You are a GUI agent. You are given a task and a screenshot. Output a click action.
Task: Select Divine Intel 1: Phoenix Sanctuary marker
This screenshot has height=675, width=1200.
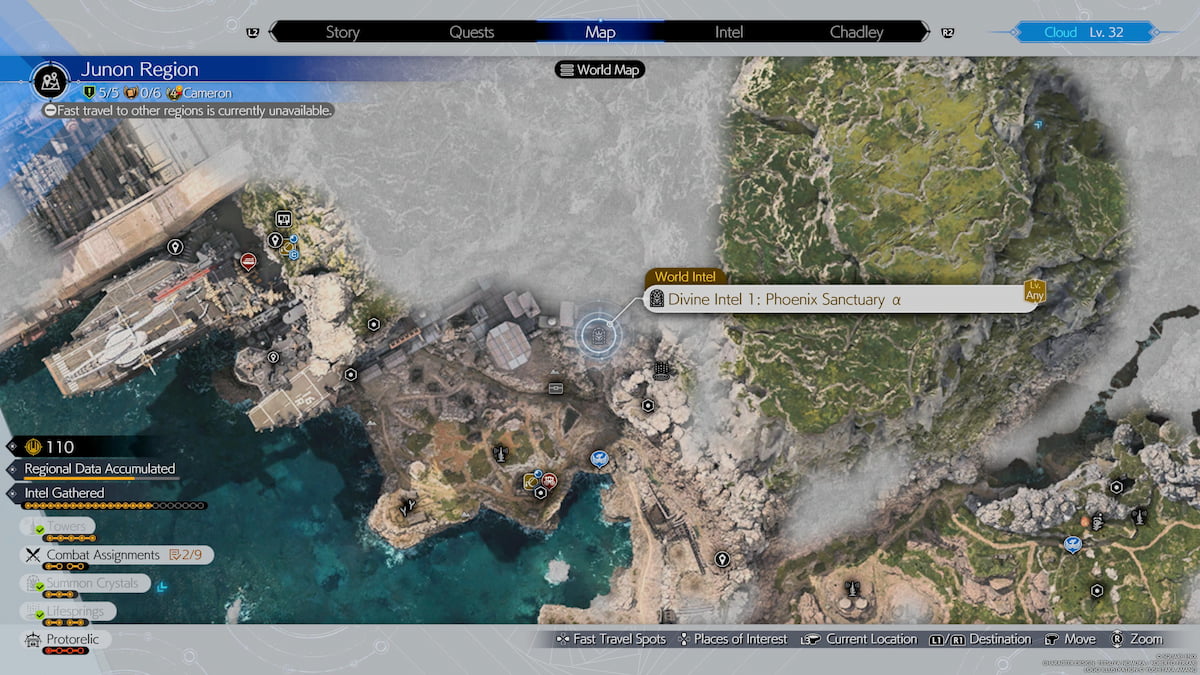598,334
